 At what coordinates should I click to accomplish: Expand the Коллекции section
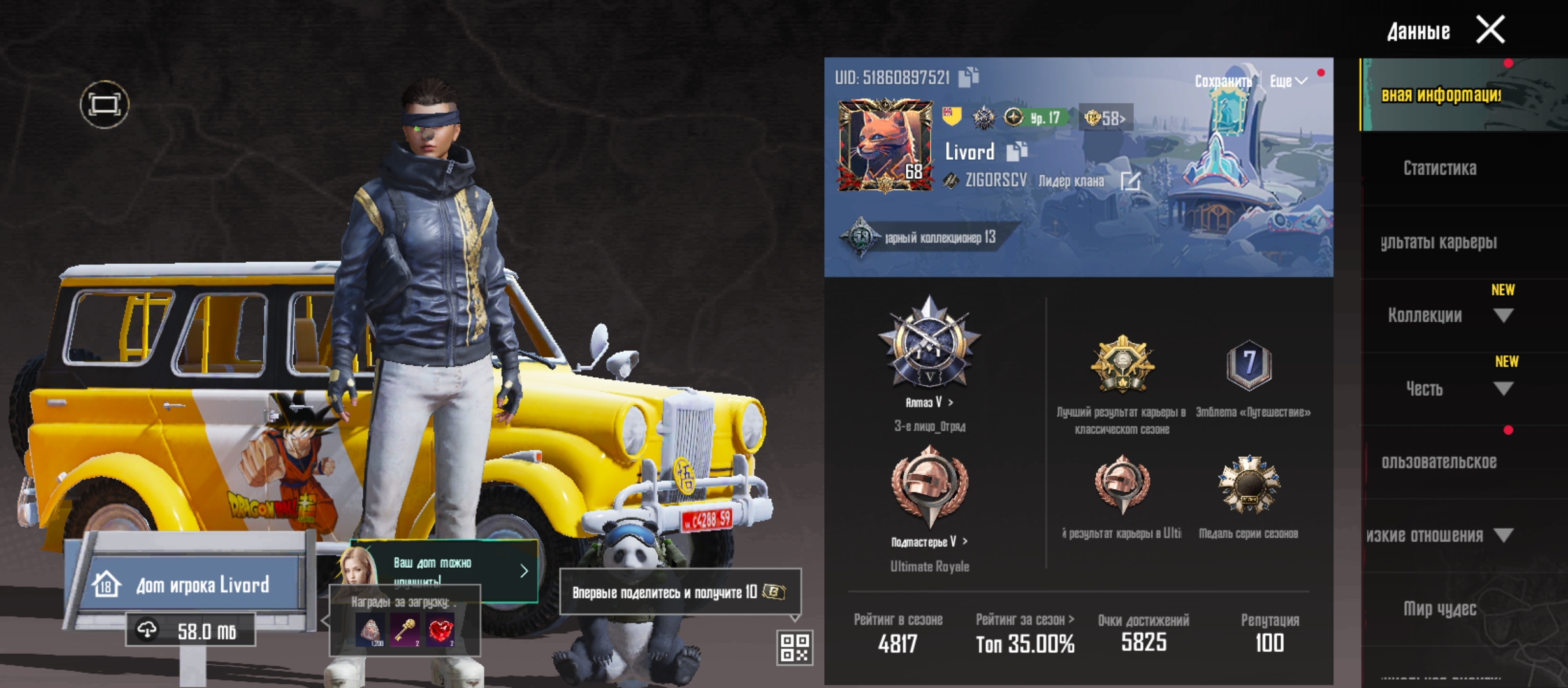1503,315
